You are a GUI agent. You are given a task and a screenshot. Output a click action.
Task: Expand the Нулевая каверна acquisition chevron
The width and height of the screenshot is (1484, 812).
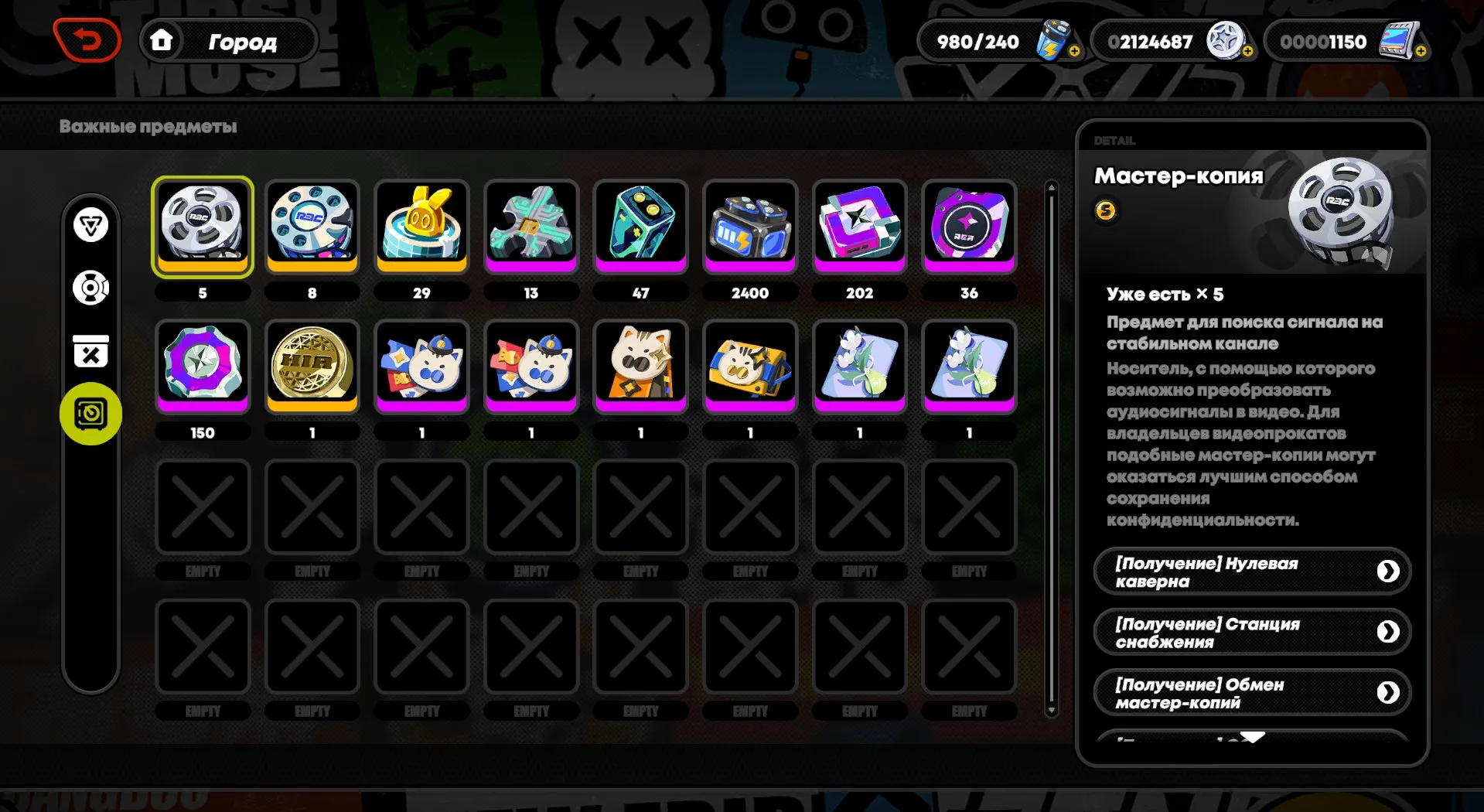tap(1389, 571)
